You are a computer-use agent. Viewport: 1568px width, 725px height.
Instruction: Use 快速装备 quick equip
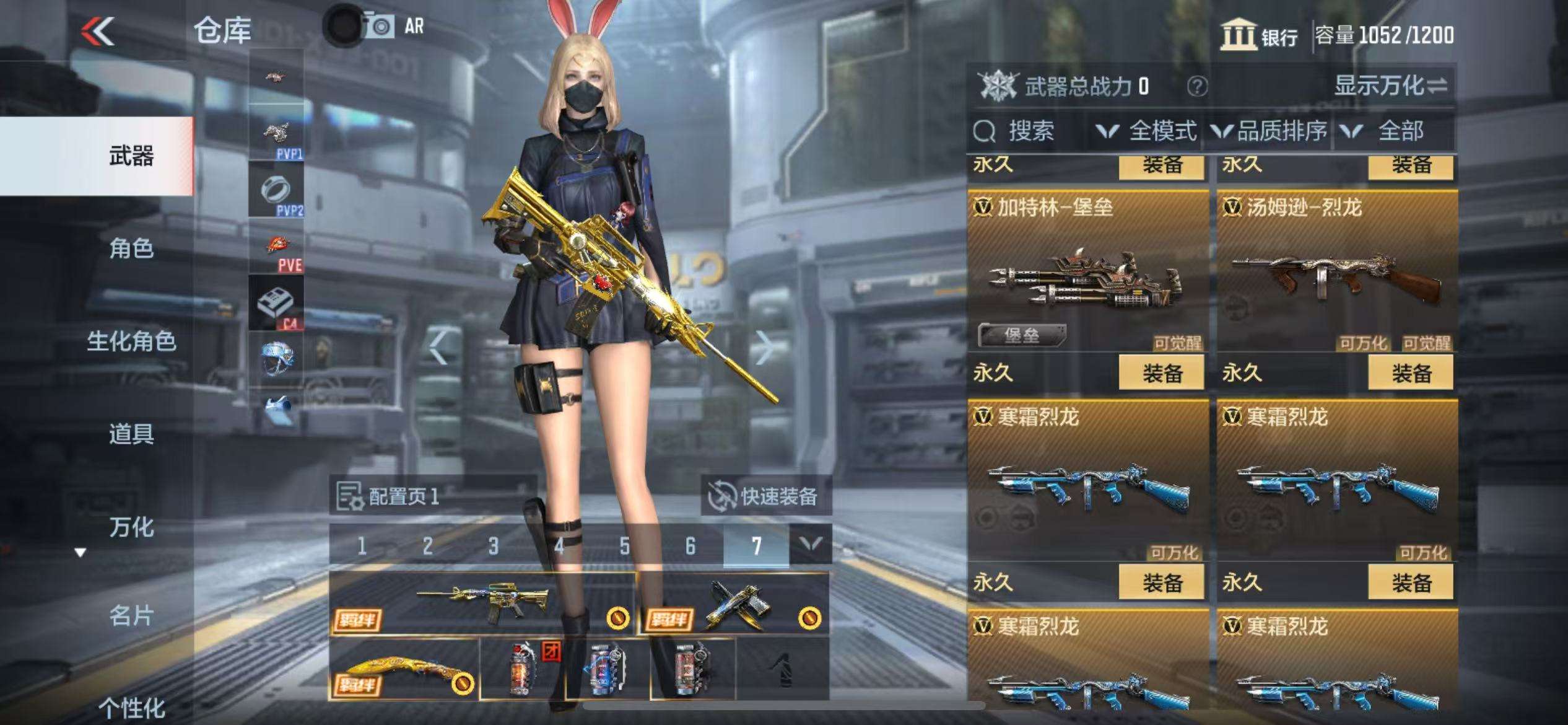pos(765,496)
